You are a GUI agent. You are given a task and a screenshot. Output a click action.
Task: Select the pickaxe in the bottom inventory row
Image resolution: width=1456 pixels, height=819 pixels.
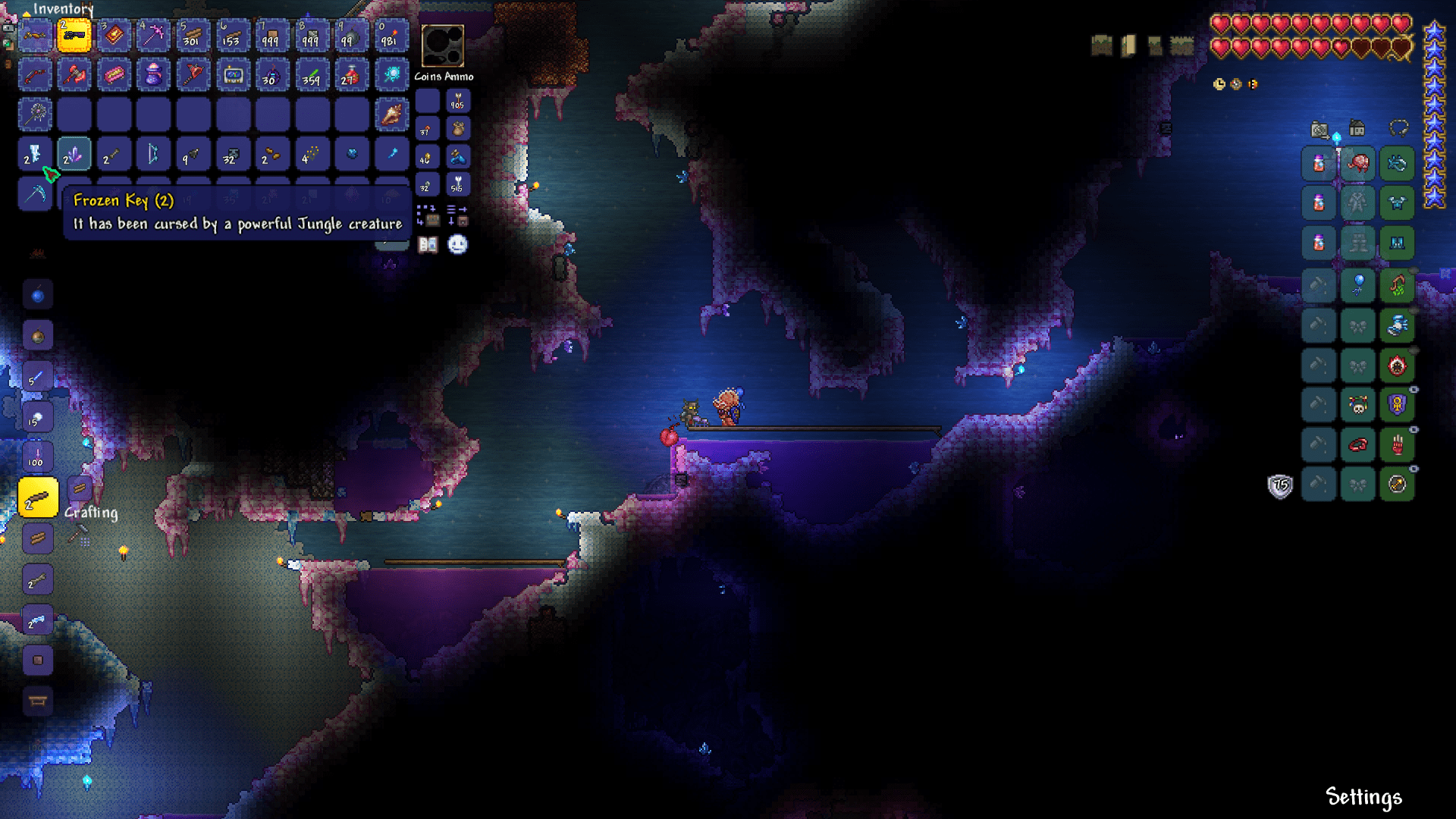click(x=36, y=193)
